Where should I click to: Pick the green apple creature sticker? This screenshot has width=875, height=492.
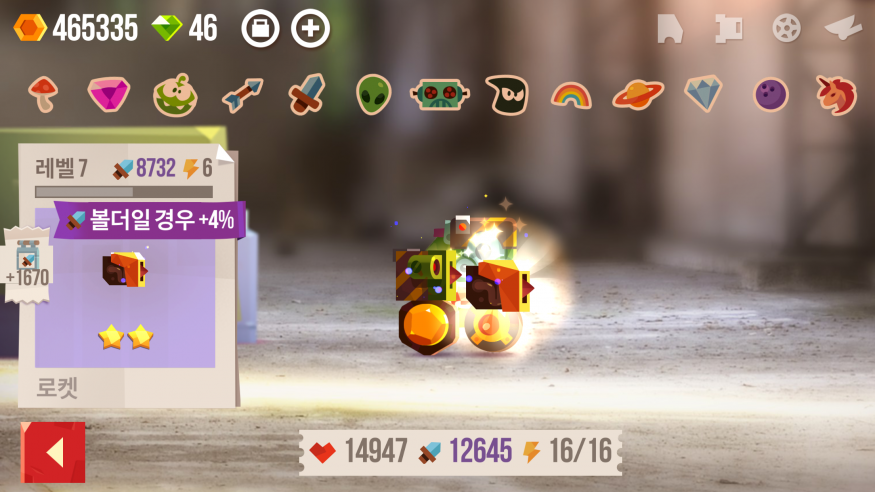click(x=174, y=95)
